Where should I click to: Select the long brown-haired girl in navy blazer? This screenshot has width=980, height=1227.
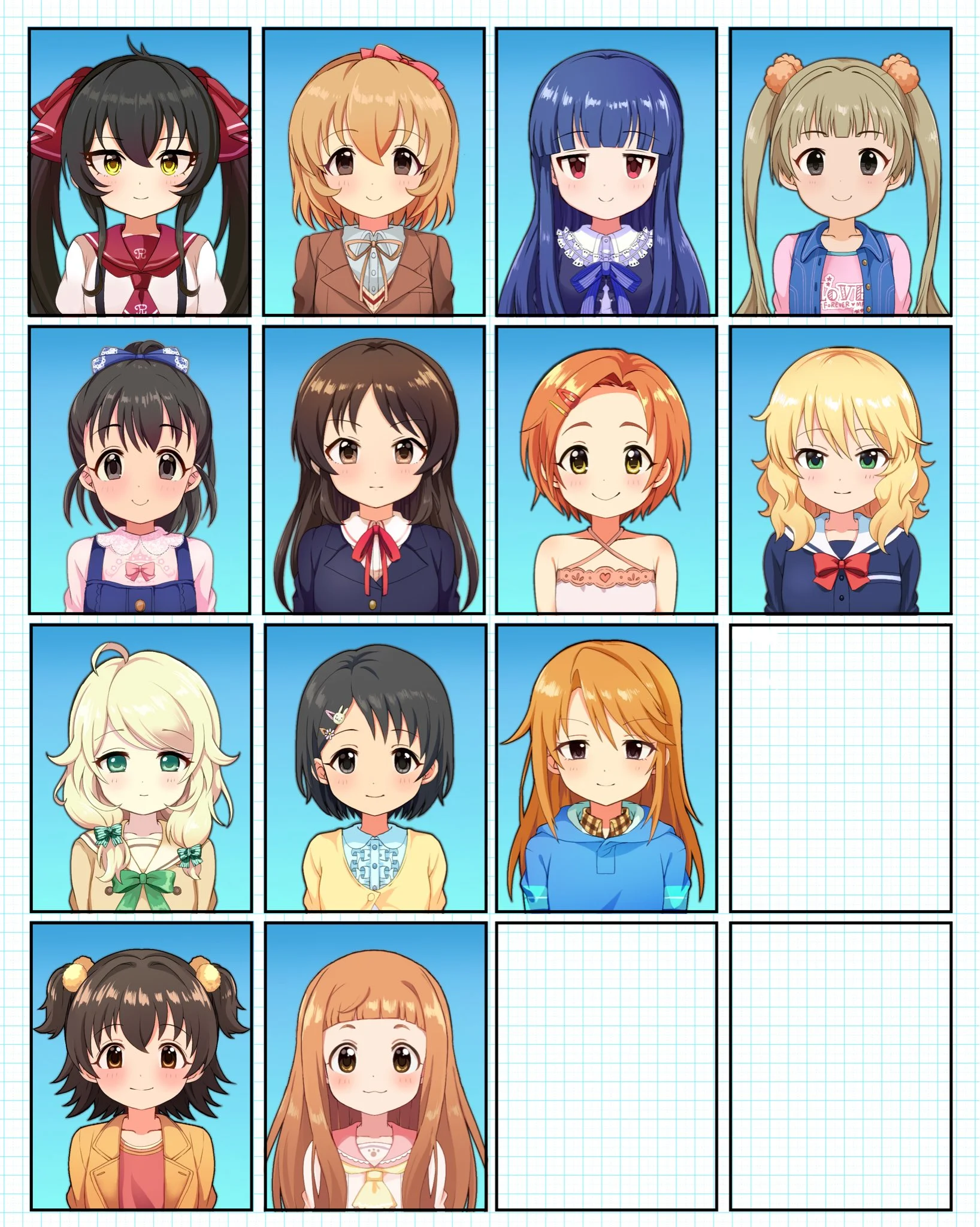pos(373,470)
